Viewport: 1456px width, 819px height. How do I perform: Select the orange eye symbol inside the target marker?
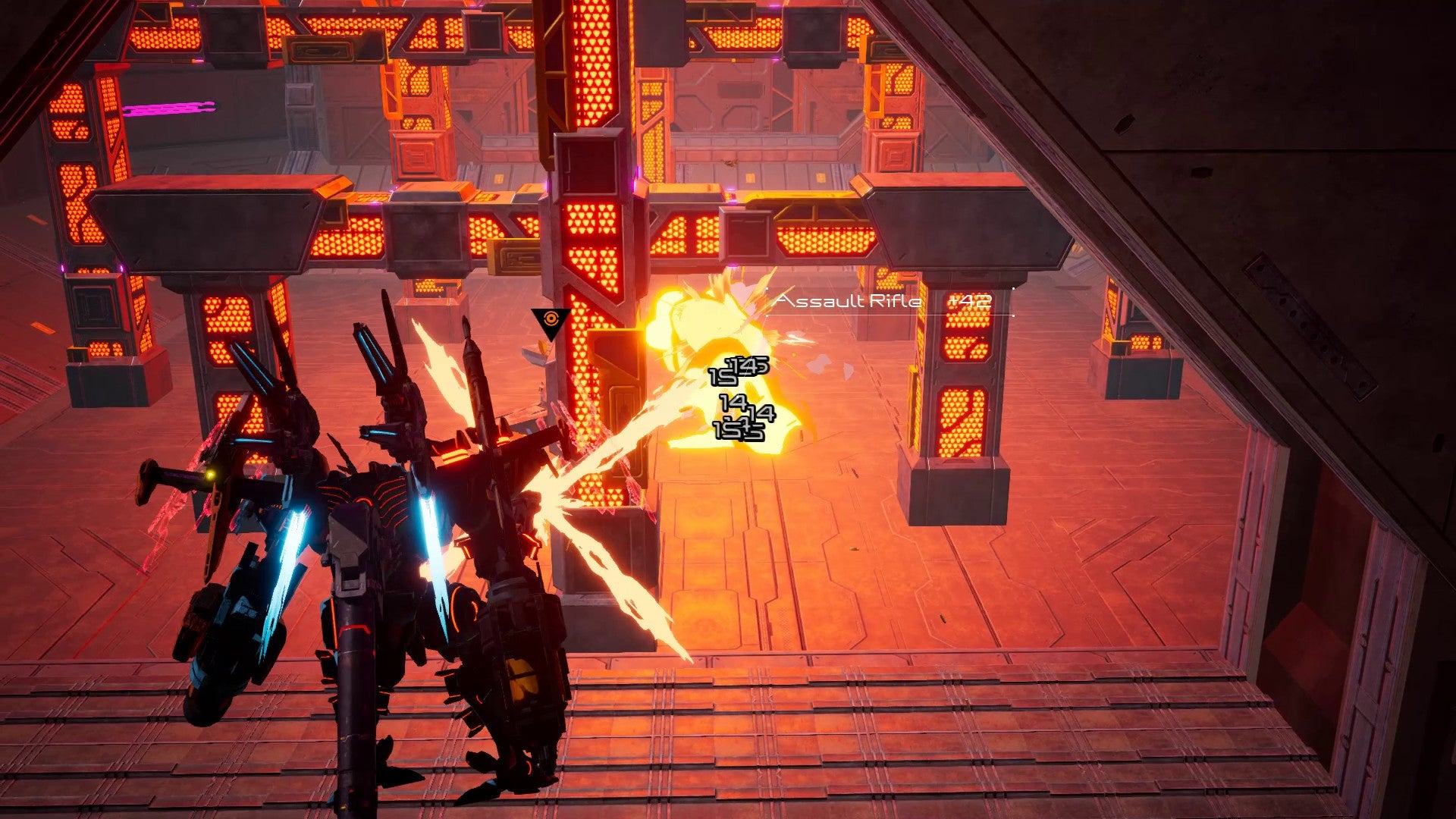click(551, 319)
